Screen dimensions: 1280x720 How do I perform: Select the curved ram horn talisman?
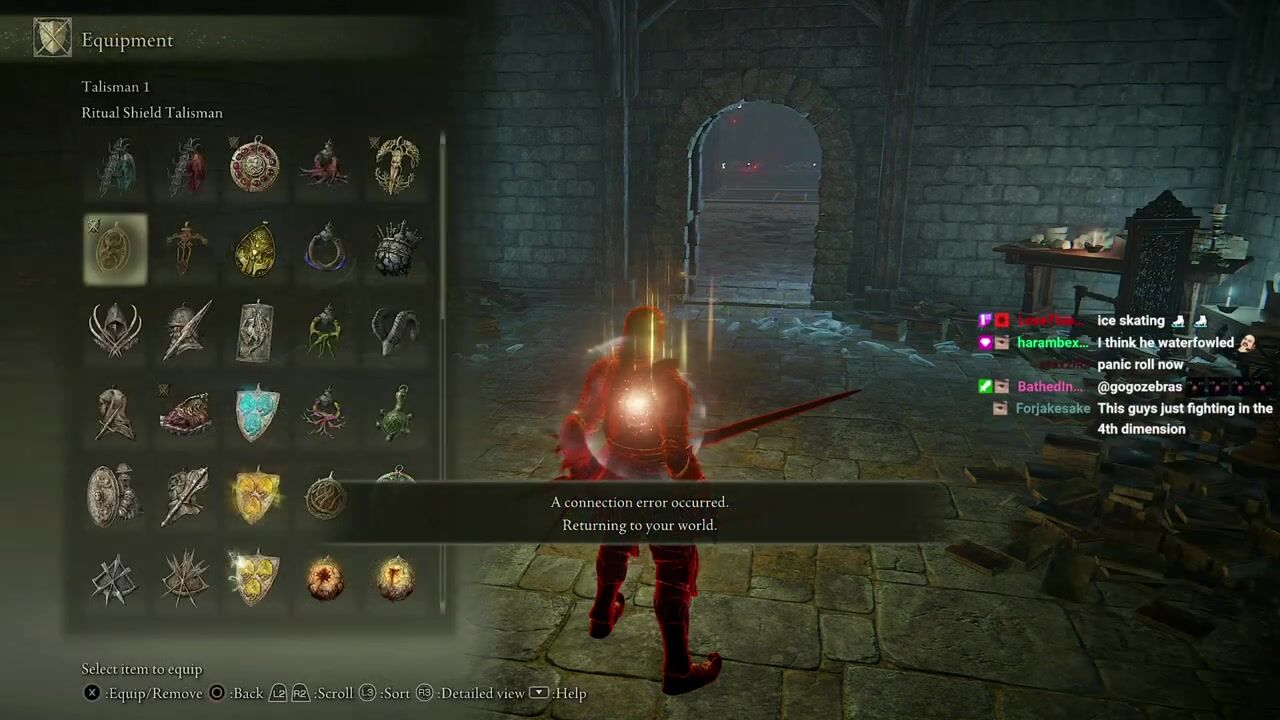pyautogui.click(x=395, y=331)
